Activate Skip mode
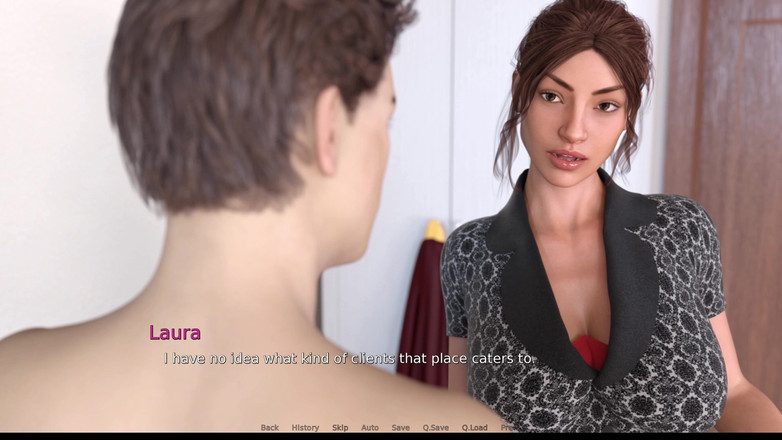The width and height of the screenshot is (782, 440). (x=340, y=428)
